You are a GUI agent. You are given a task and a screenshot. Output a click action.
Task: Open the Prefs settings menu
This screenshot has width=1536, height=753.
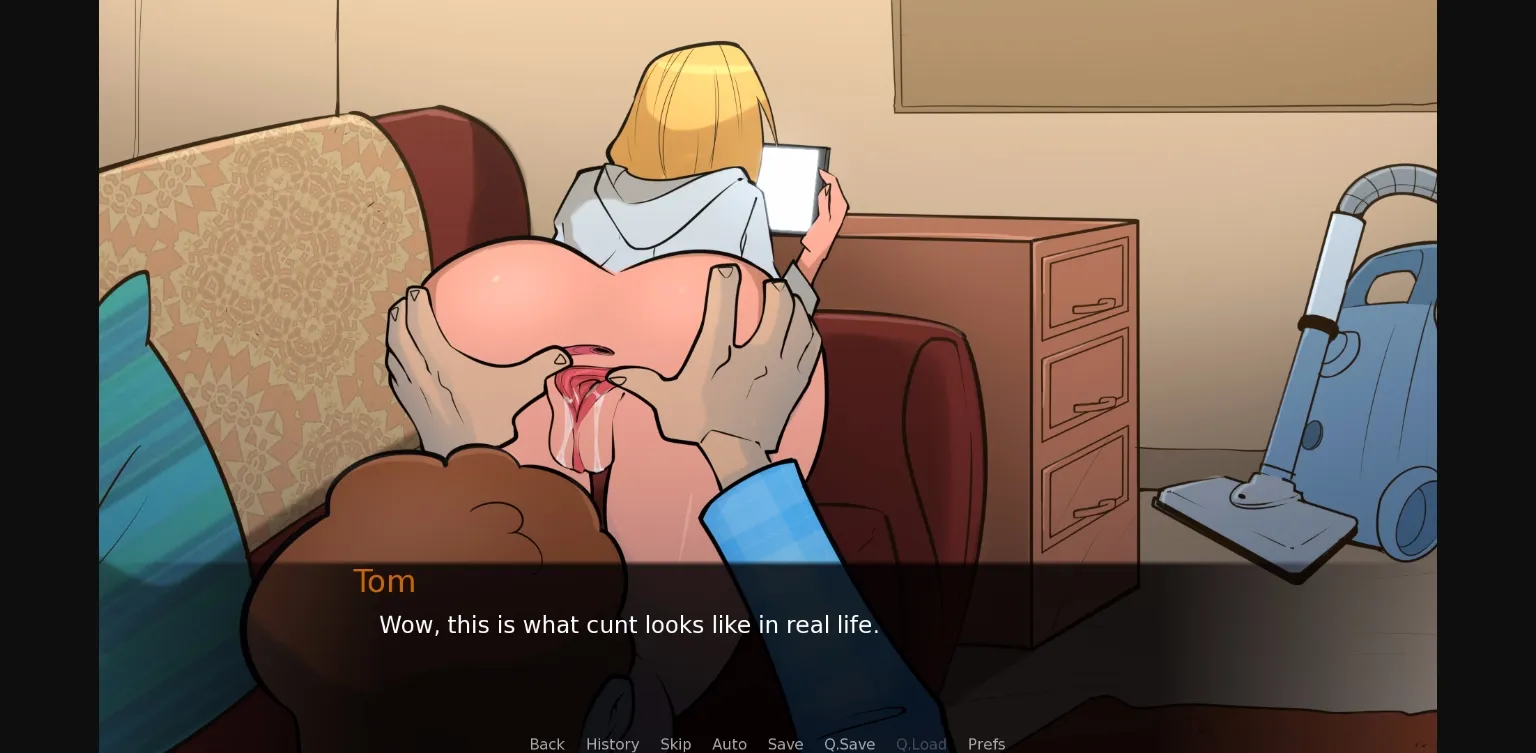[x=986, y=744]
